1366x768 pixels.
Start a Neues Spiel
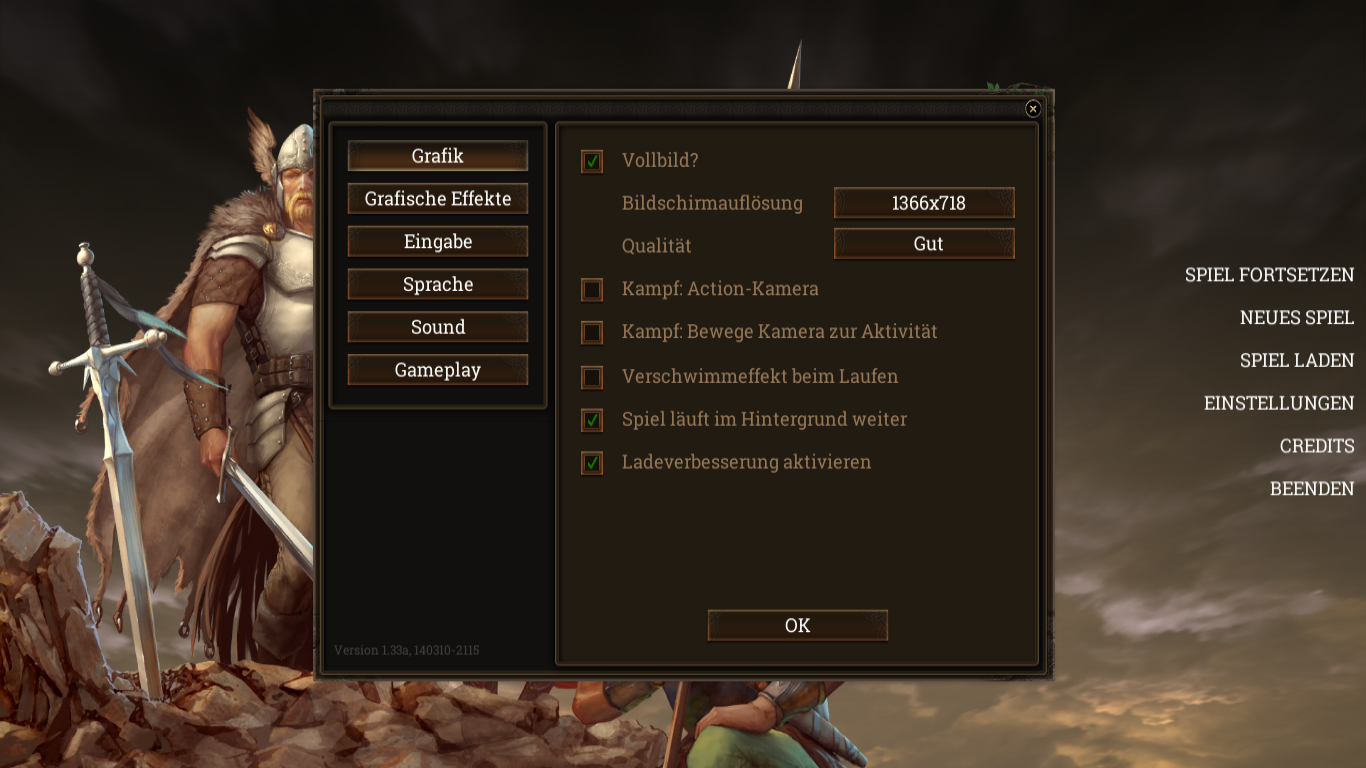[x=1296, y=318]
